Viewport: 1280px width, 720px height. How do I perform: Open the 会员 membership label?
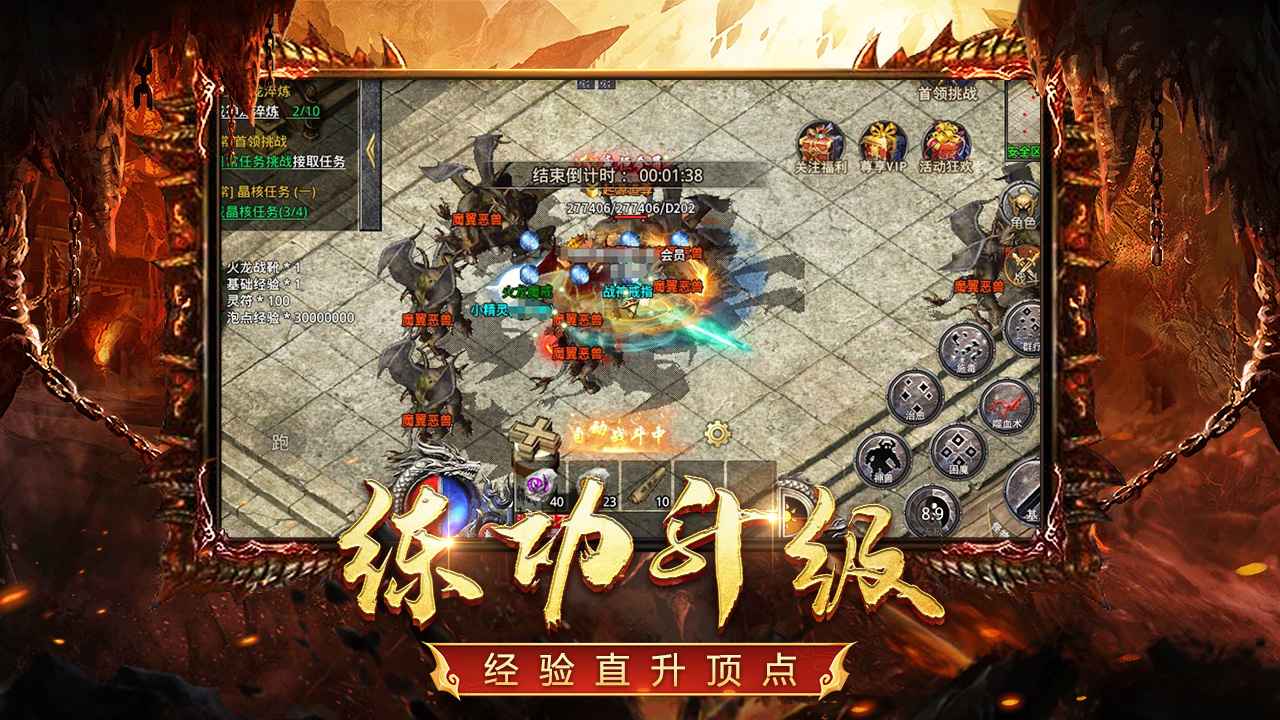pyautogui.click(x=670, y=253)
